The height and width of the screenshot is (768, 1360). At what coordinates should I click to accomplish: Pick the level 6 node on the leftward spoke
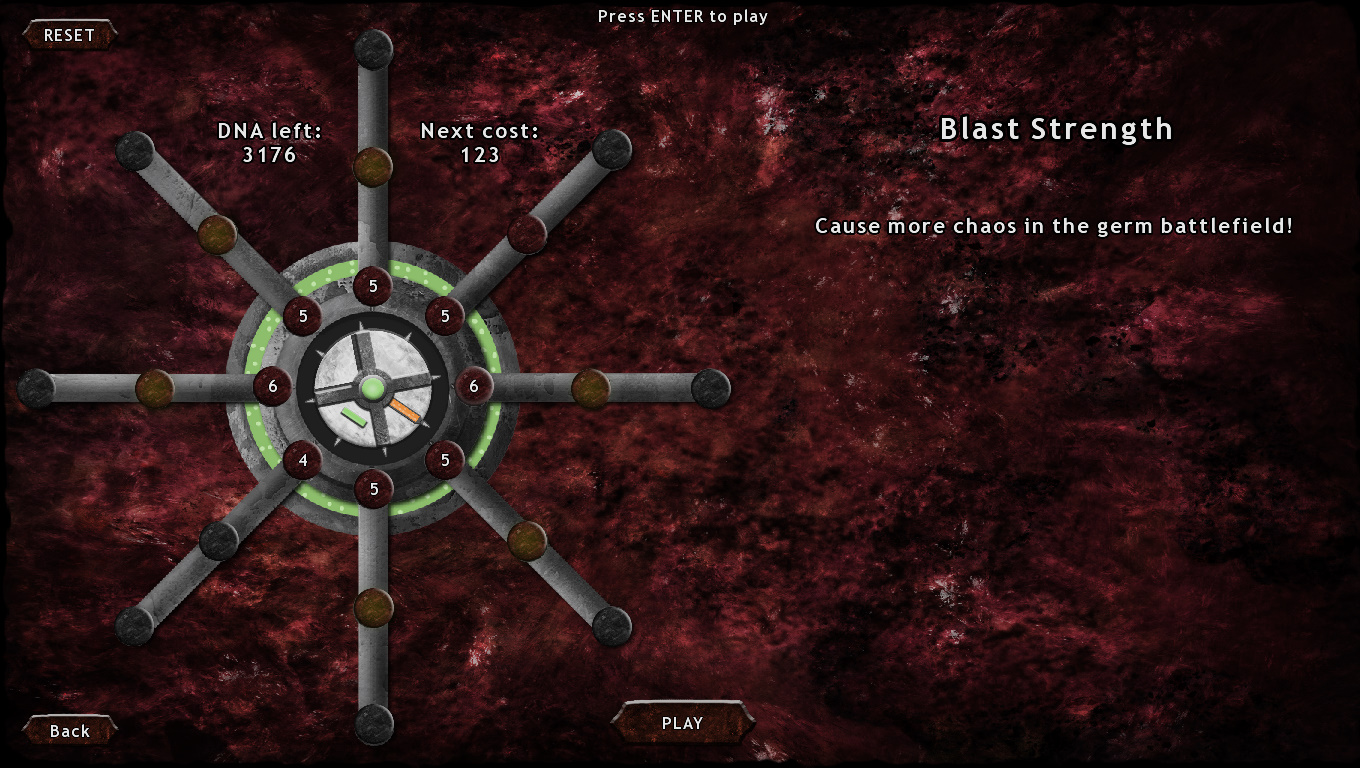click(x=272, y=386)
